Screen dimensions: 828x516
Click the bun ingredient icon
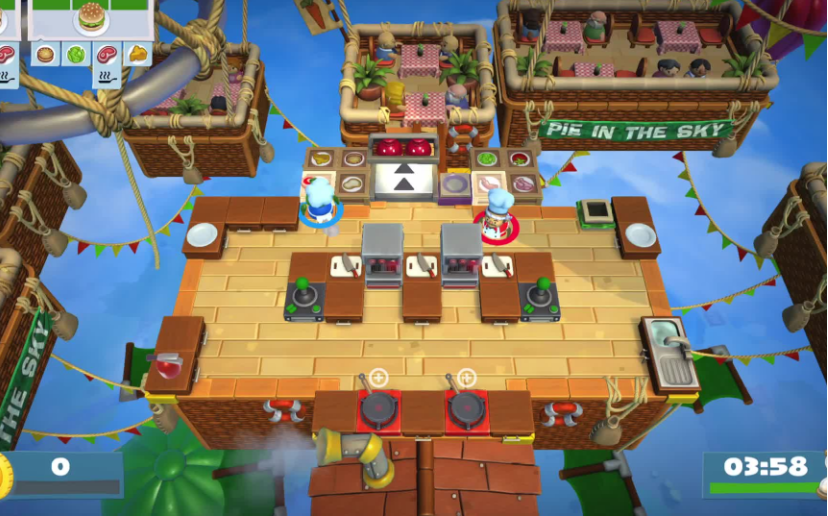click(45, 53)
